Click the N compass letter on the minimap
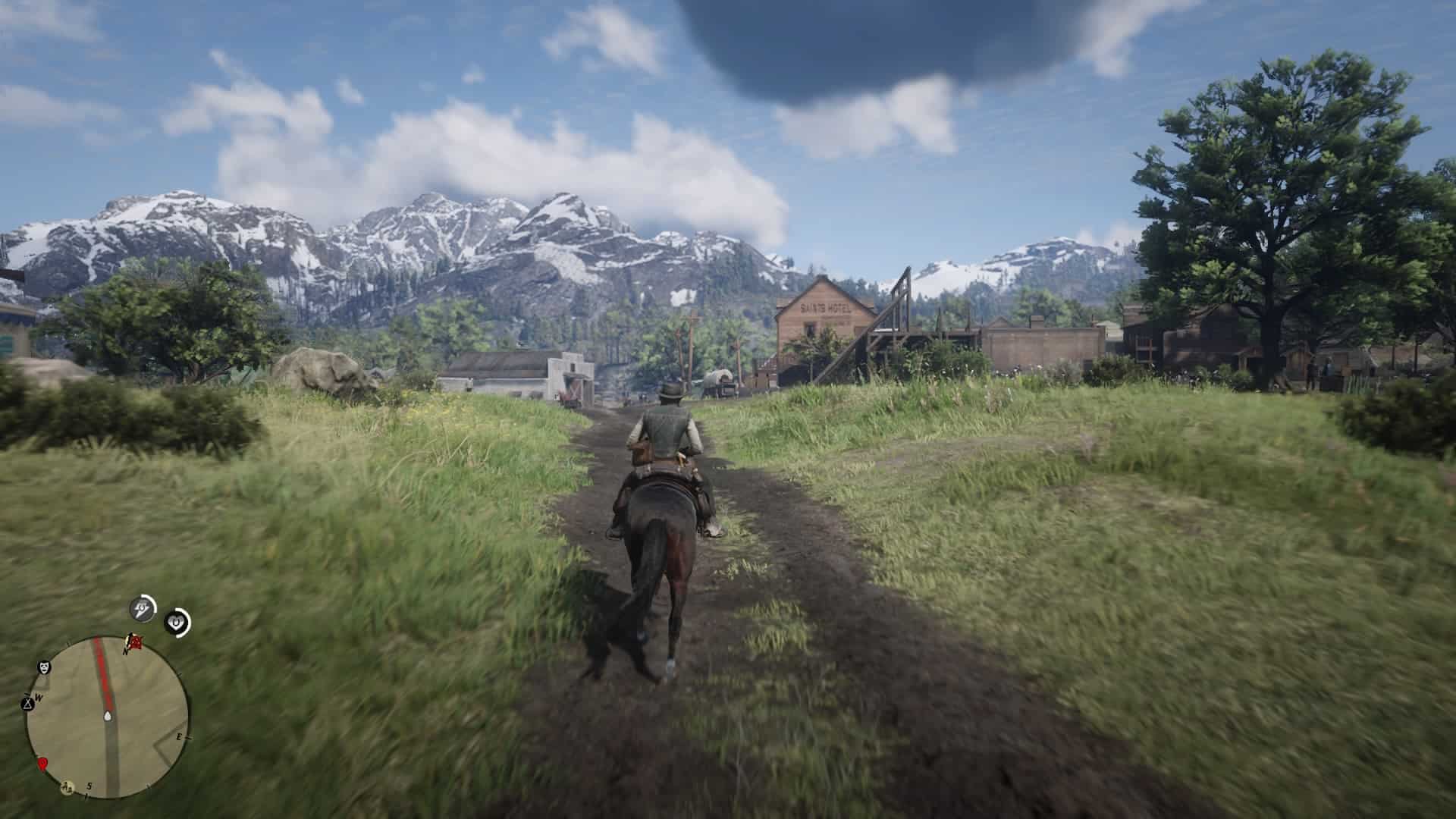This screenshot has height=819, width=1456. [125, 651]
